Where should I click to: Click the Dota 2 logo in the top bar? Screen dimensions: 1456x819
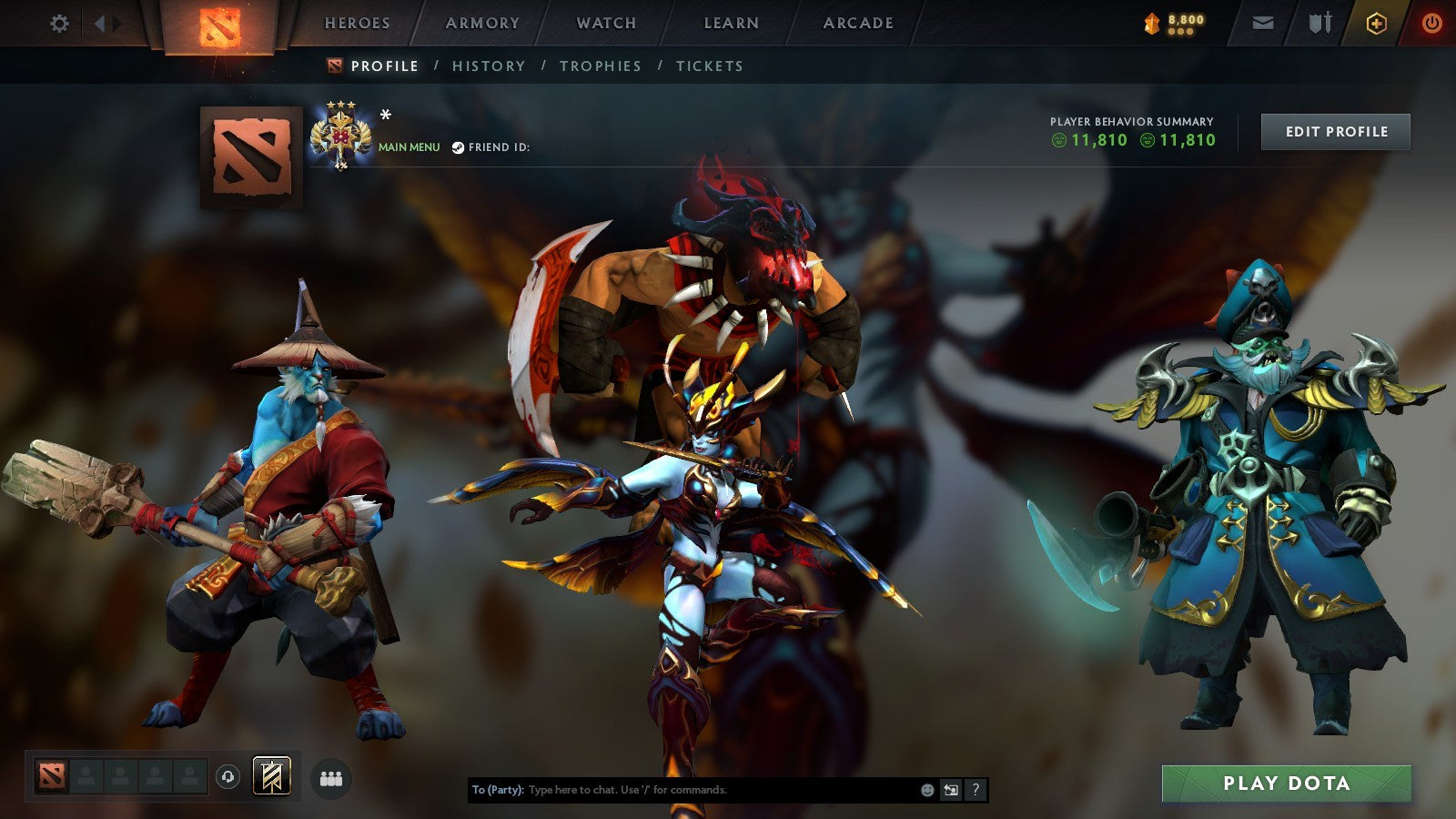217,27
